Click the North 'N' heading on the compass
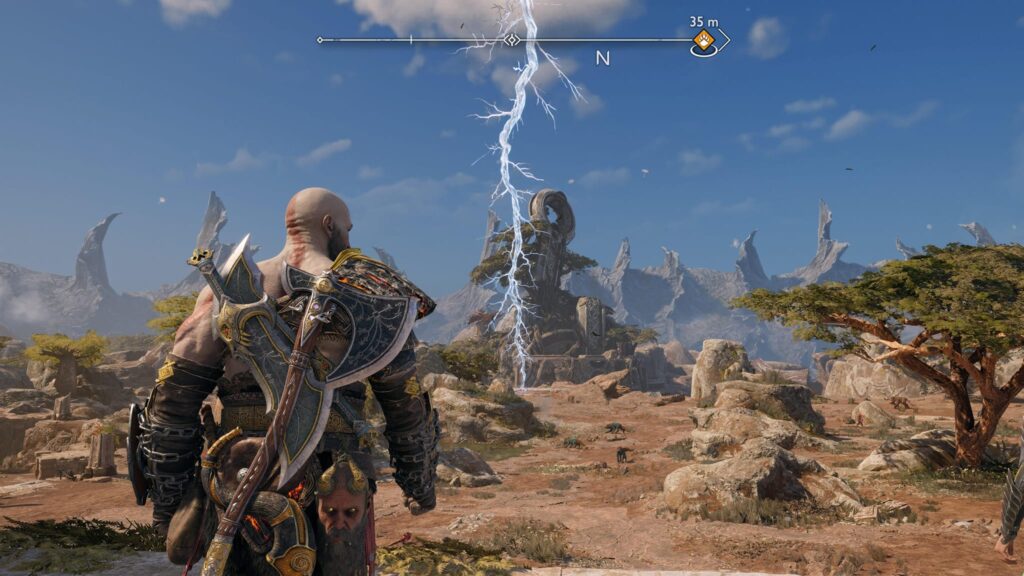1024x576 pixels. 602,58
